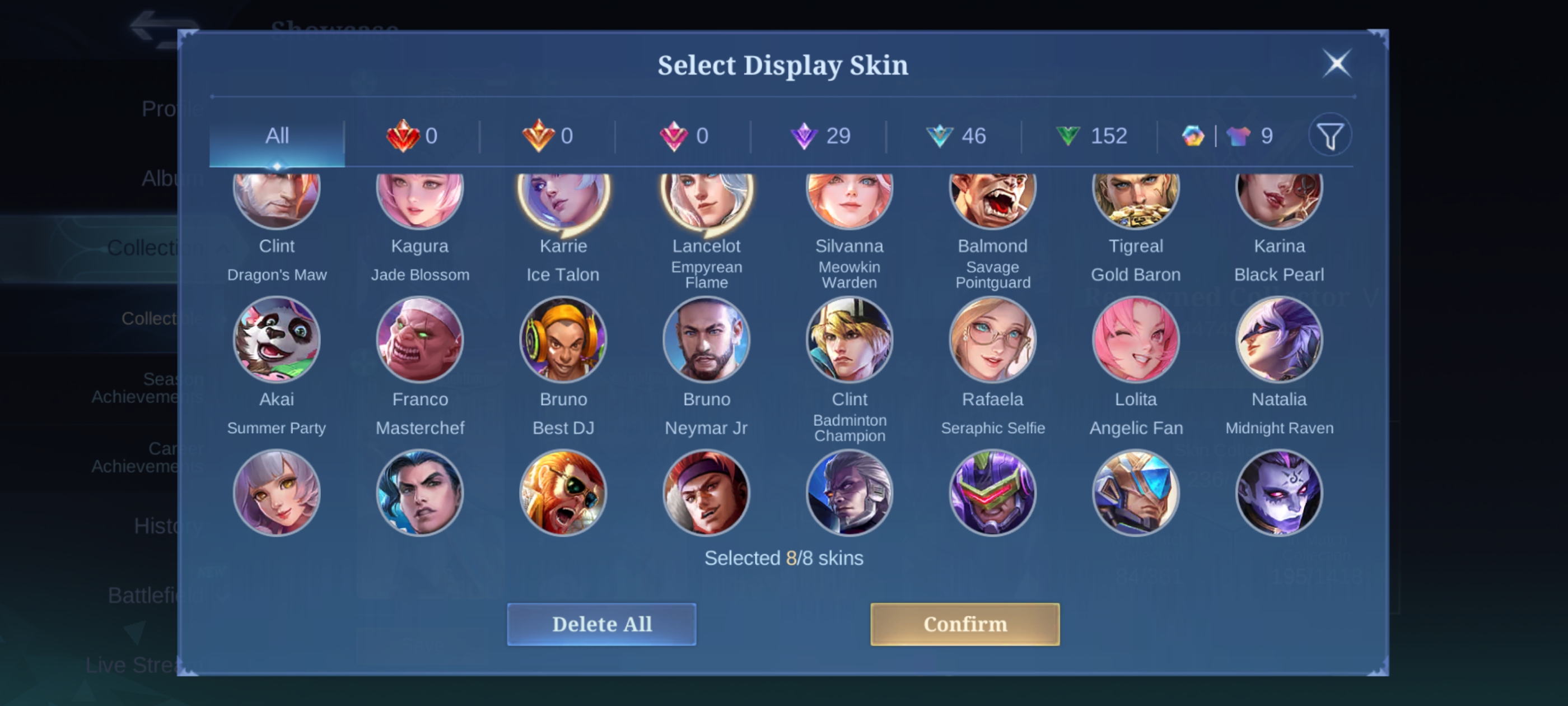Open the red gem tab showing 0

(412, 136)
